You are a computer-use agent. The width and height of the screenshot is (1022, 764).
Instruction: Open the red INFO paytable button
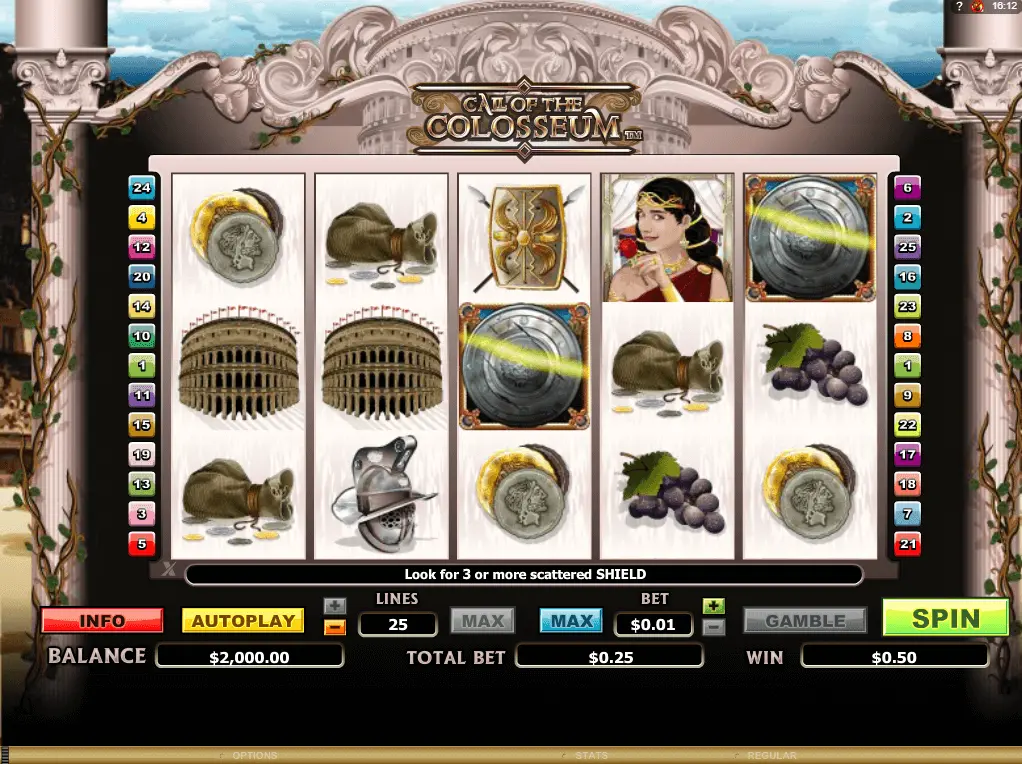[x=102, y=621]
